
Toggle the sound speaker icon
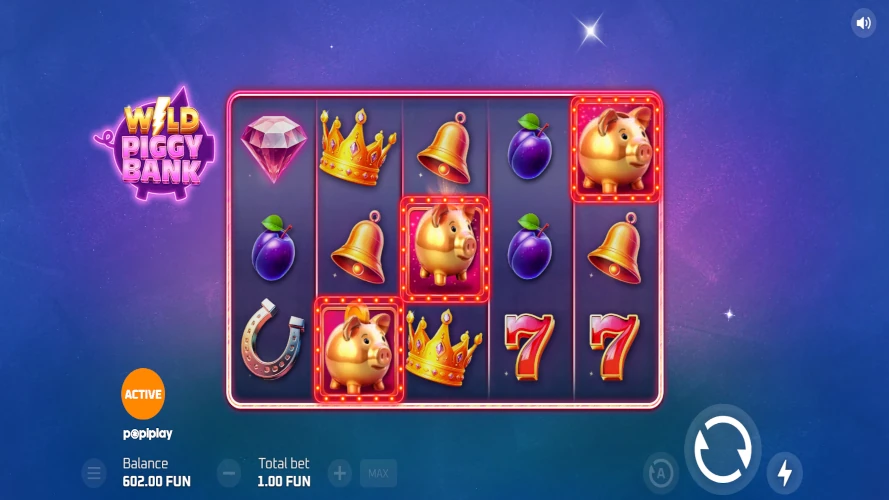[863, 23]
